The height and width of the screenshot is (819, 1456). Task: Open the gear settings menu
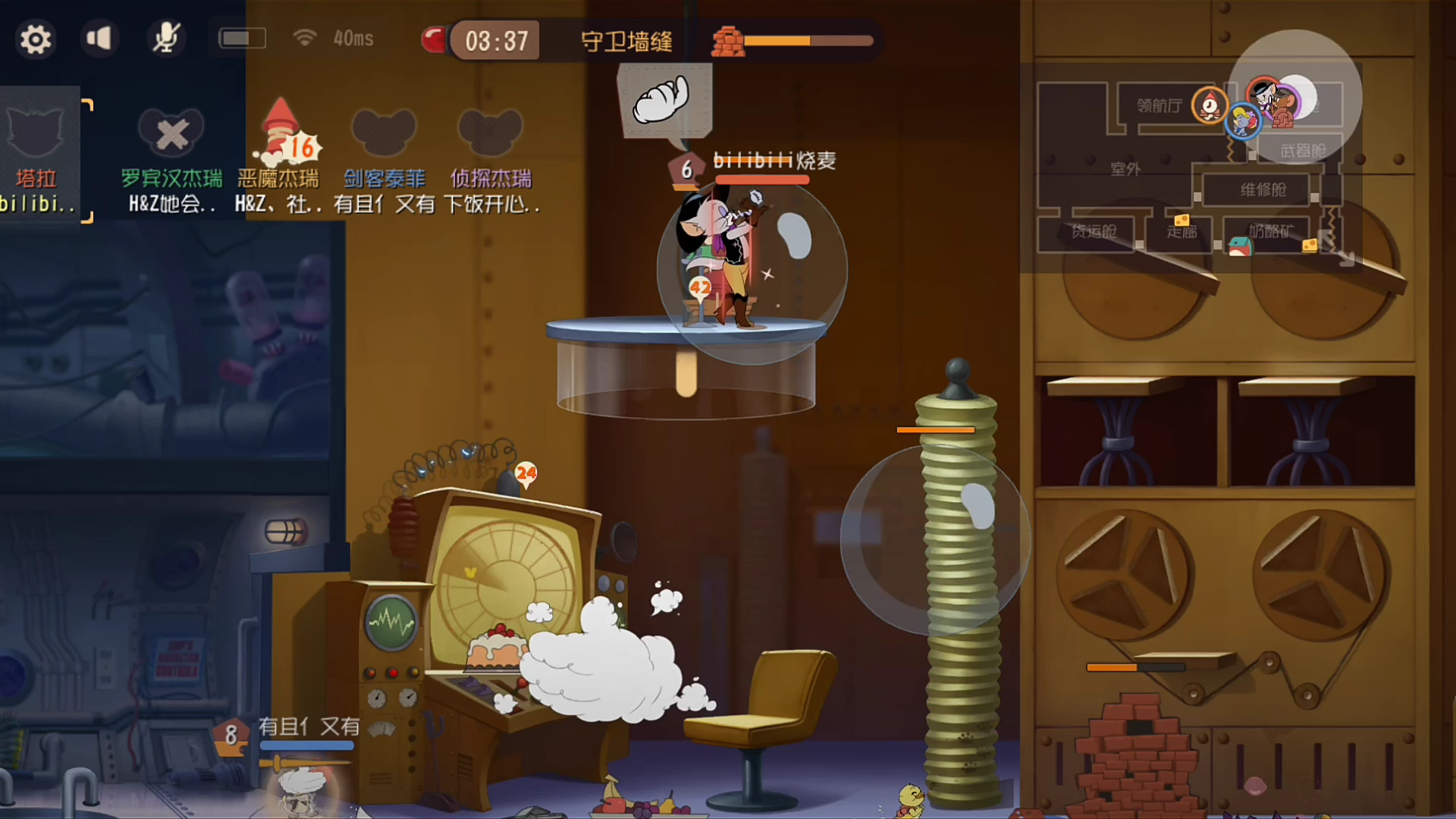[35, 39]
